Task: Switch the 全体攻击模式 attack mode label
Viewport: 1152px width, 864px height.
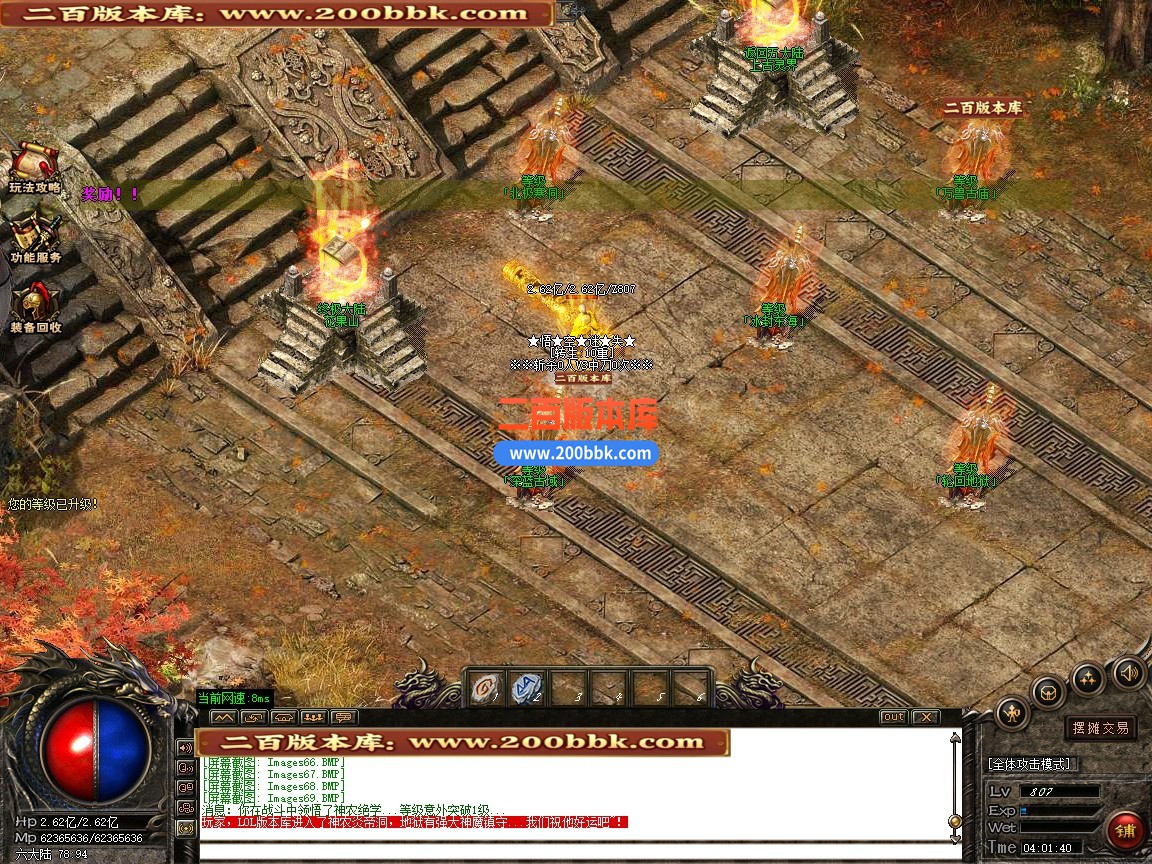Action: 1034,764
